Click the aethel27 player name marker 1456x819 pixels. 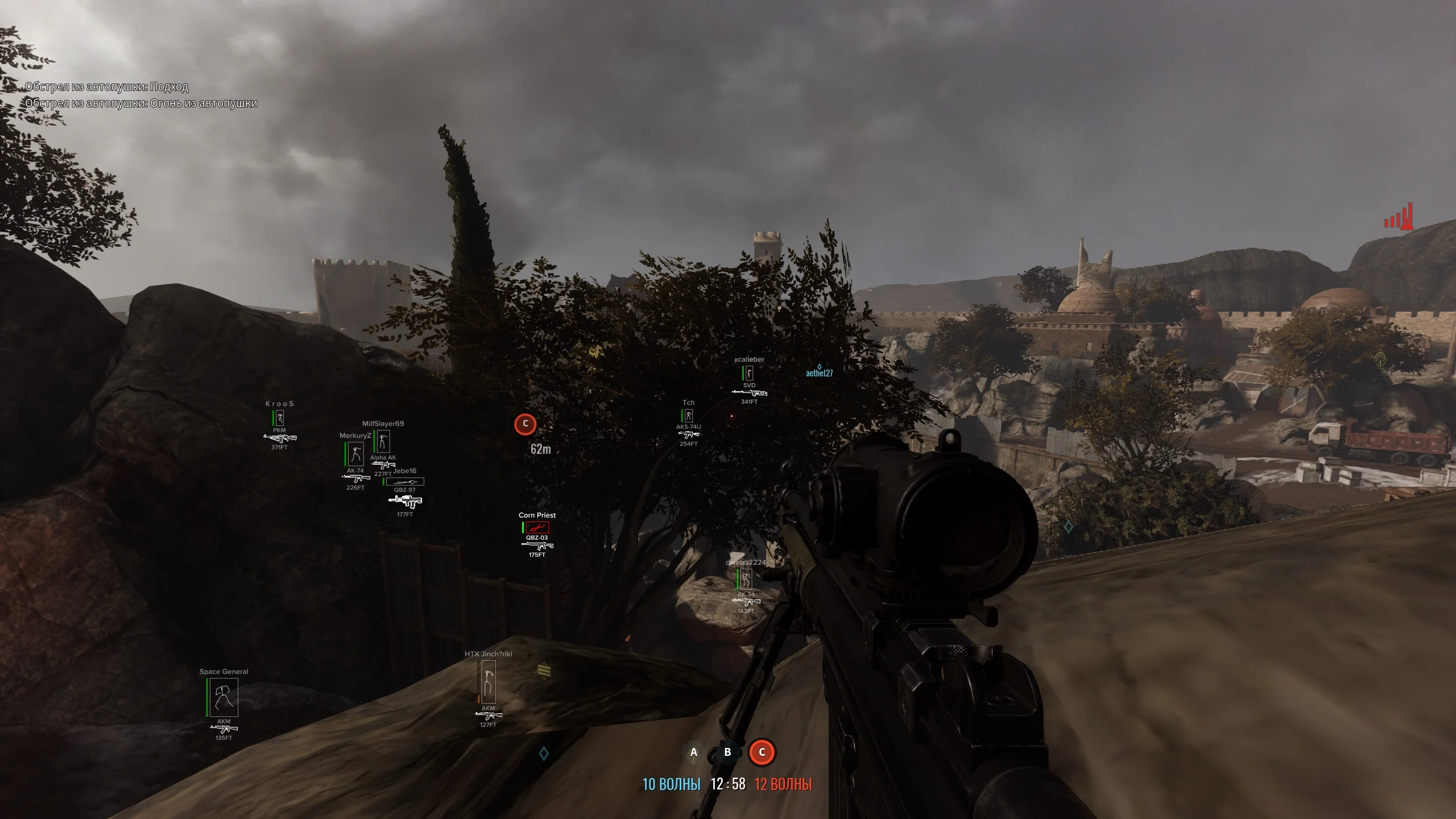pyautogui.click(x=819, y=373)
